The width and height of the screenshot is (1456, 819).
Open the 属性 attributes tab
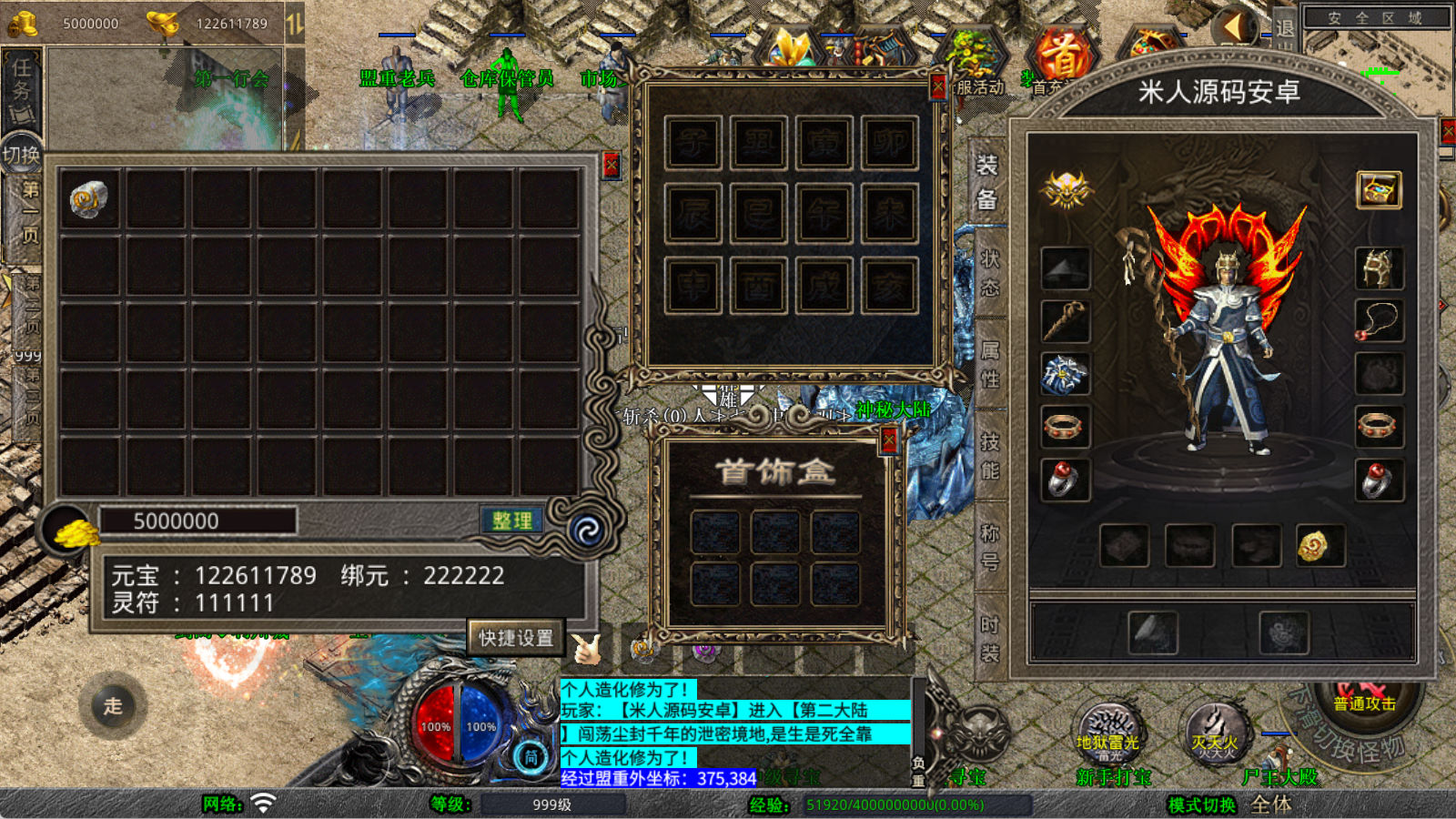coord(989,363)
